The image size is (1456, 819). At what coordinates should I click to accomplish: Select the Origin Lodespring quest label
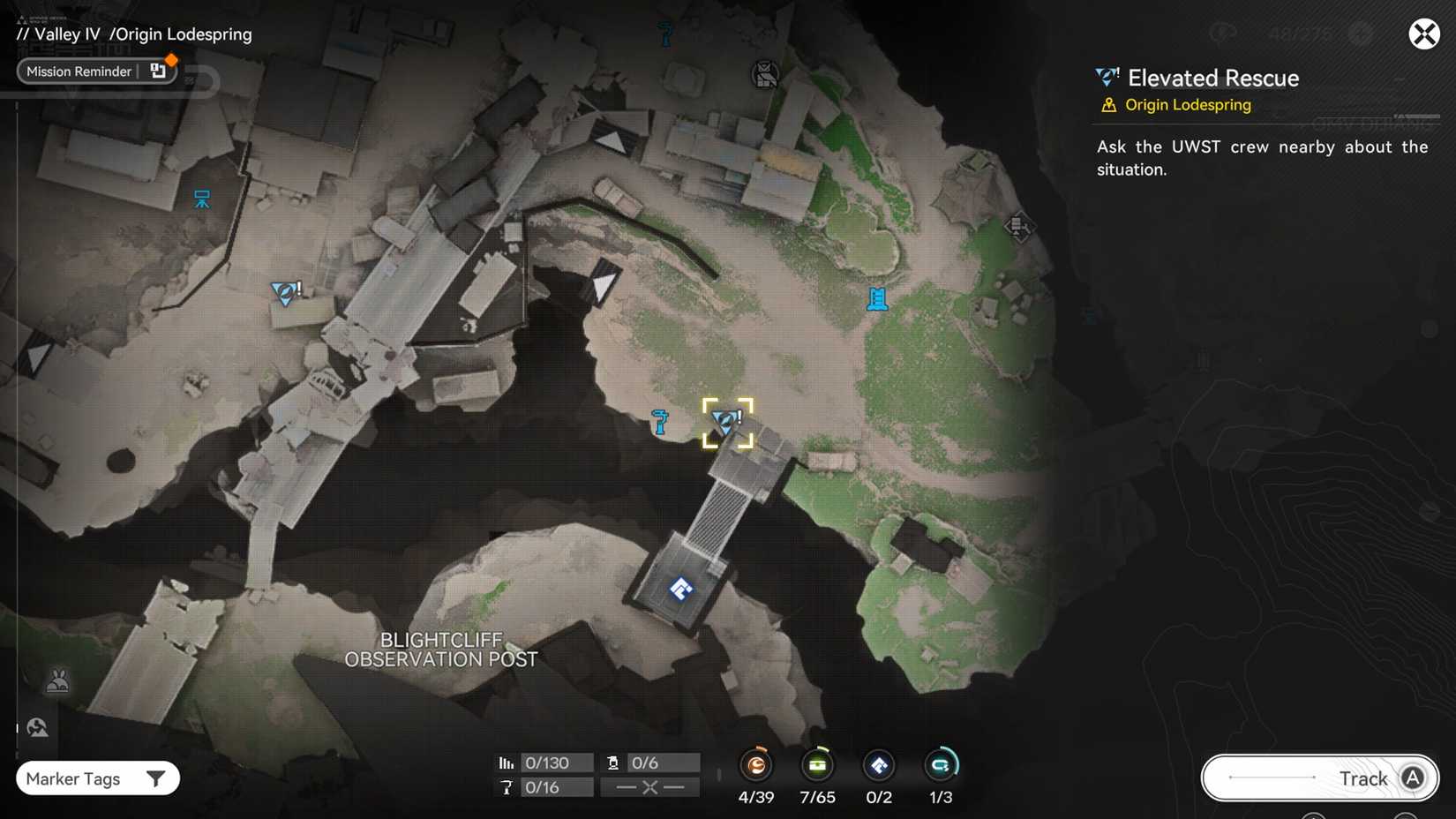coord(1186,104)
